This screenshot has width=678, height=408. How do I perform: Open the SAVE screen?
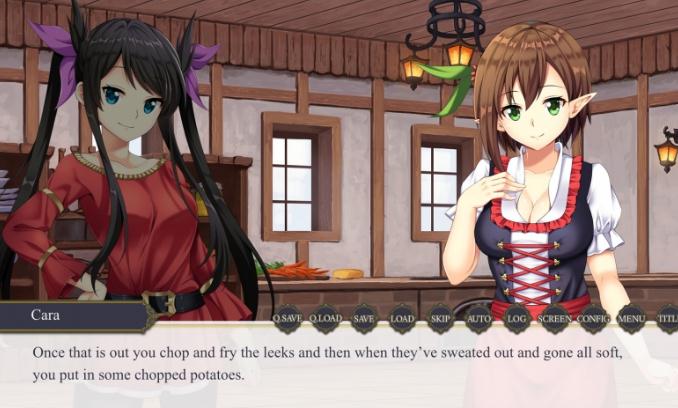pos(364,318)
